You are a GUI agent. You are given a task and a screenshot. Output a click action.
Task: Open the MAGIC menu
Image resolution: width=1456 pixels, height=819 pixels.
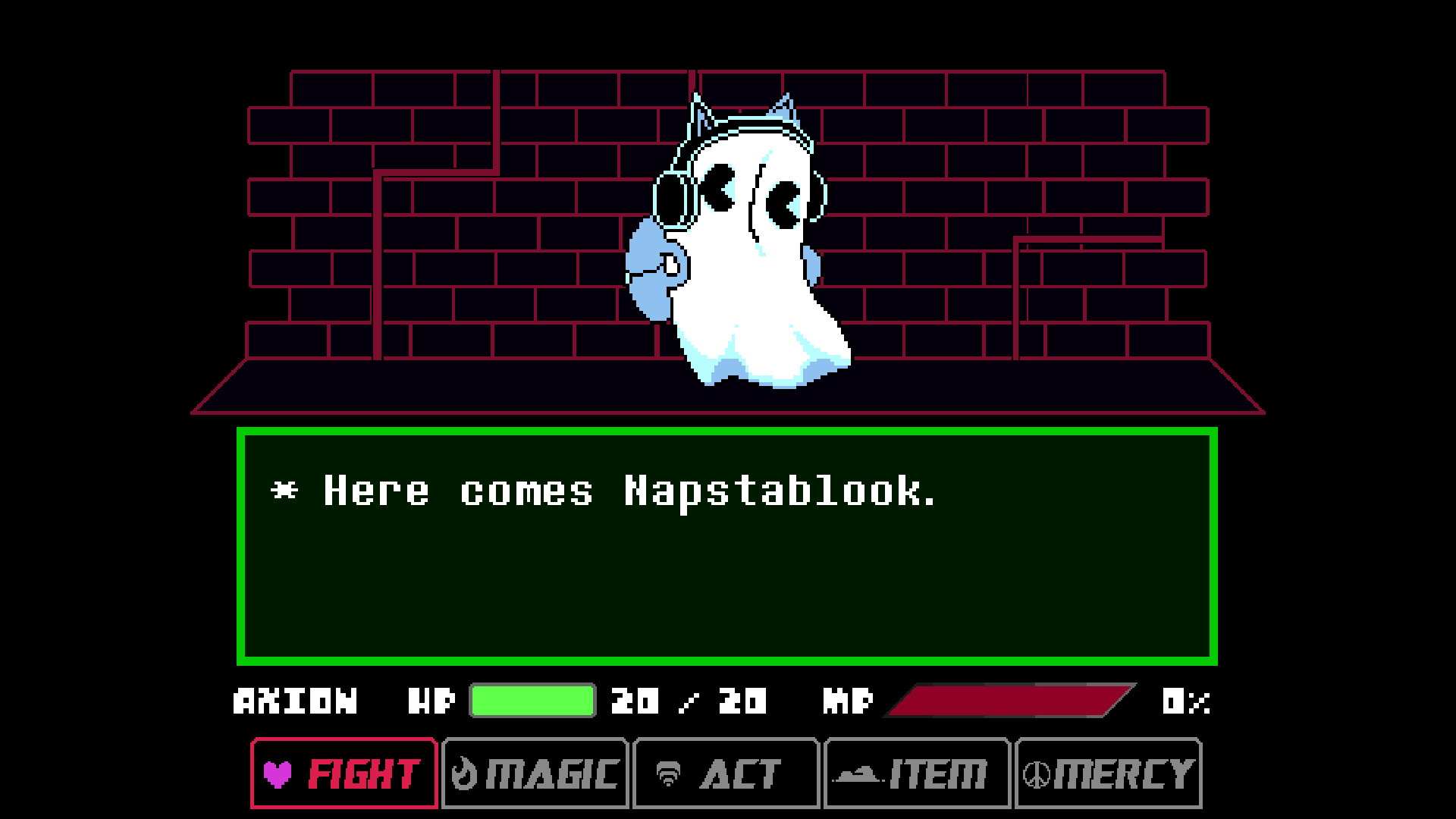(534, 774)
